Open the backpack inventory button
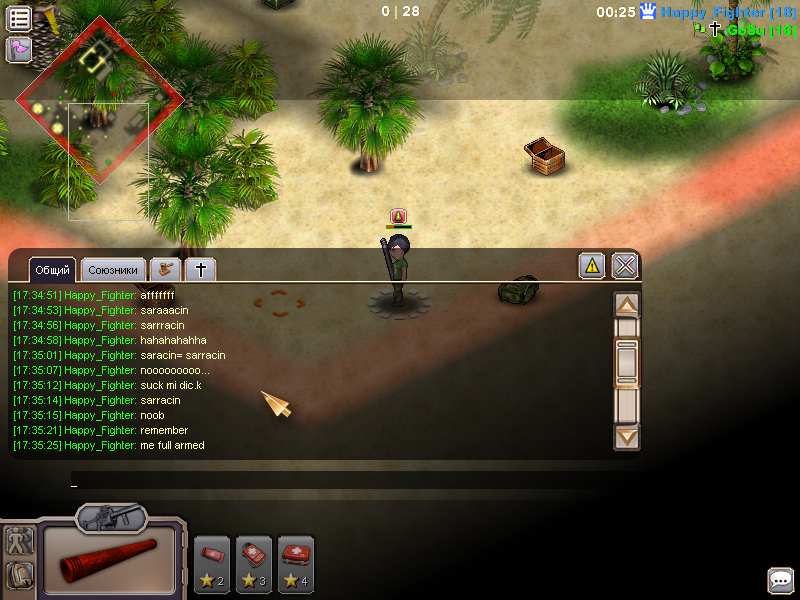The image size is (800, 600). (x=19, y=575)
